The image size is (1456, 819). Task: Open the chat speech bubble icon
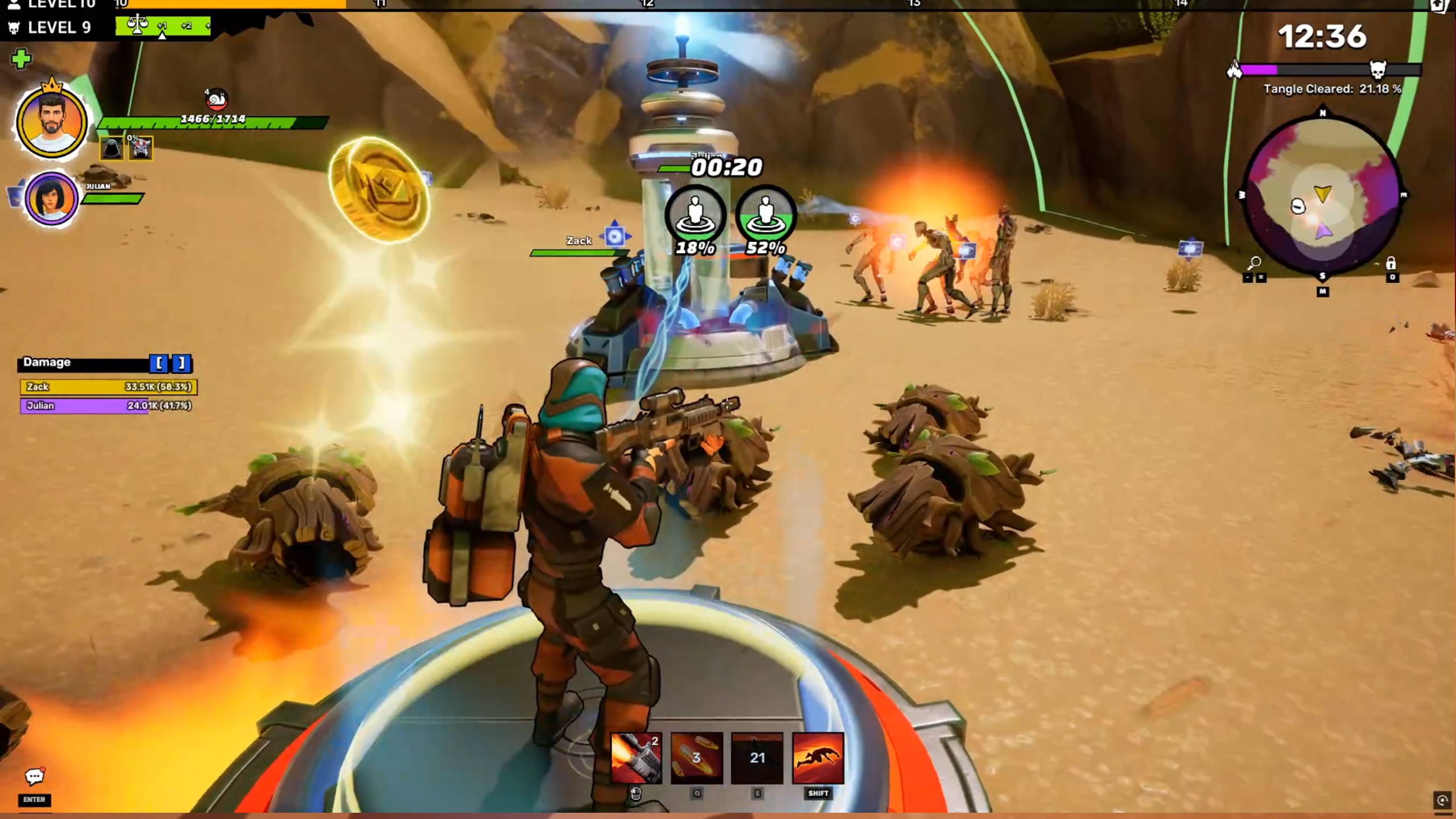pyautogui.click(x=34, y=776)
